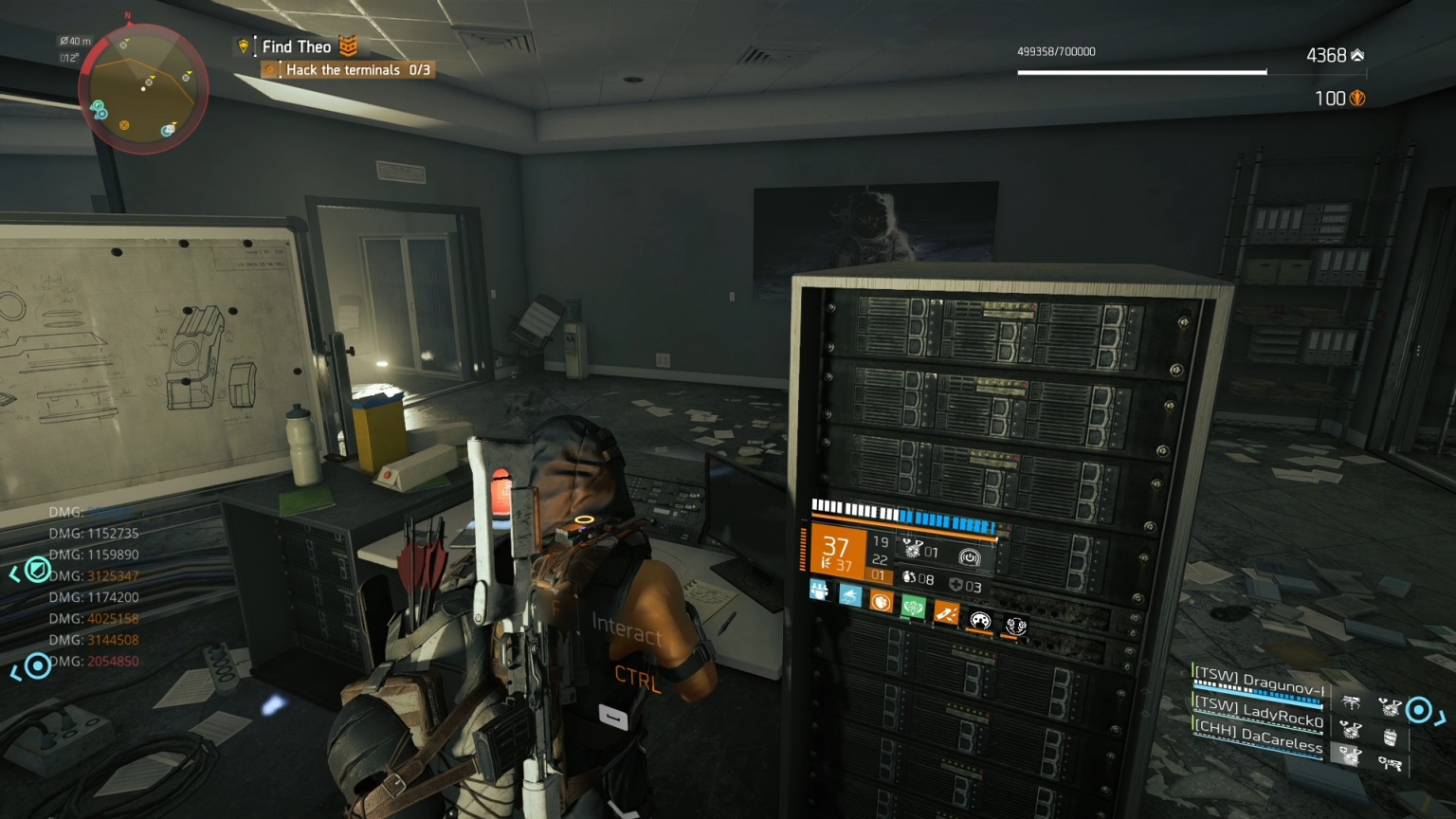Image resolution: width=1456 pixels, height=819 pixels.
Task: Click the blue target marker beside the party list
Action: coord(1419,709)
